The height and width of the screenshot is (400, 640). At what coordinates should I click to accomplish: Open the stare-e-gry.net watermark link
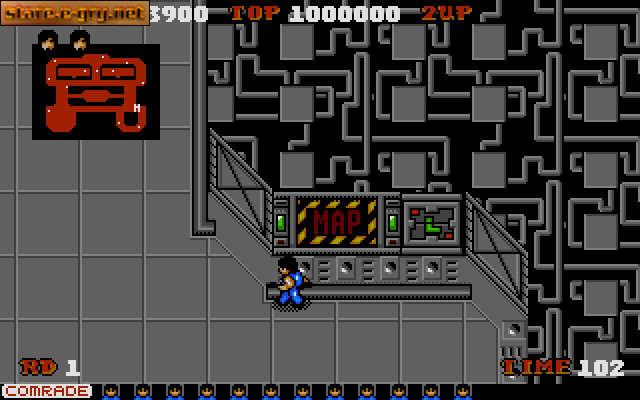click(75, 13)
